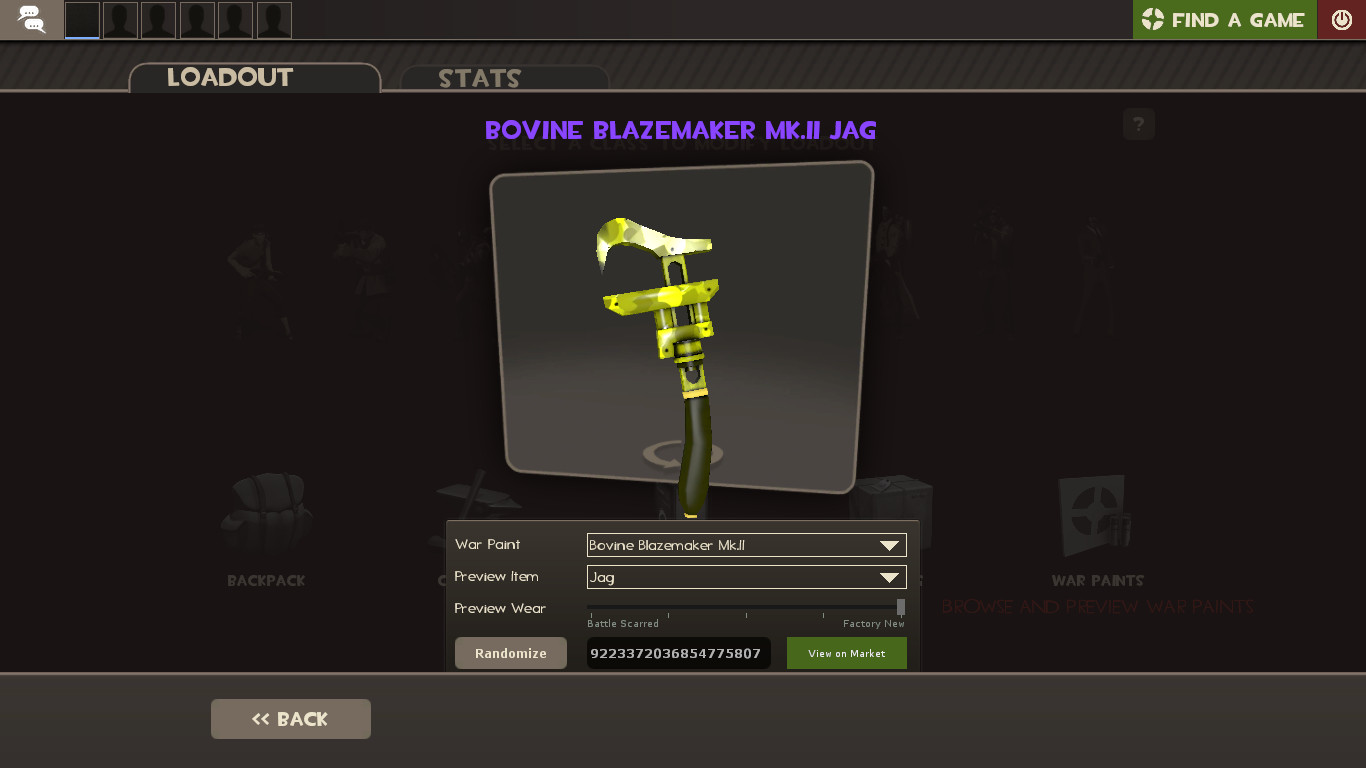Select the first player avatar slot
Screen dimensions: 1366x768
point(82,19)
